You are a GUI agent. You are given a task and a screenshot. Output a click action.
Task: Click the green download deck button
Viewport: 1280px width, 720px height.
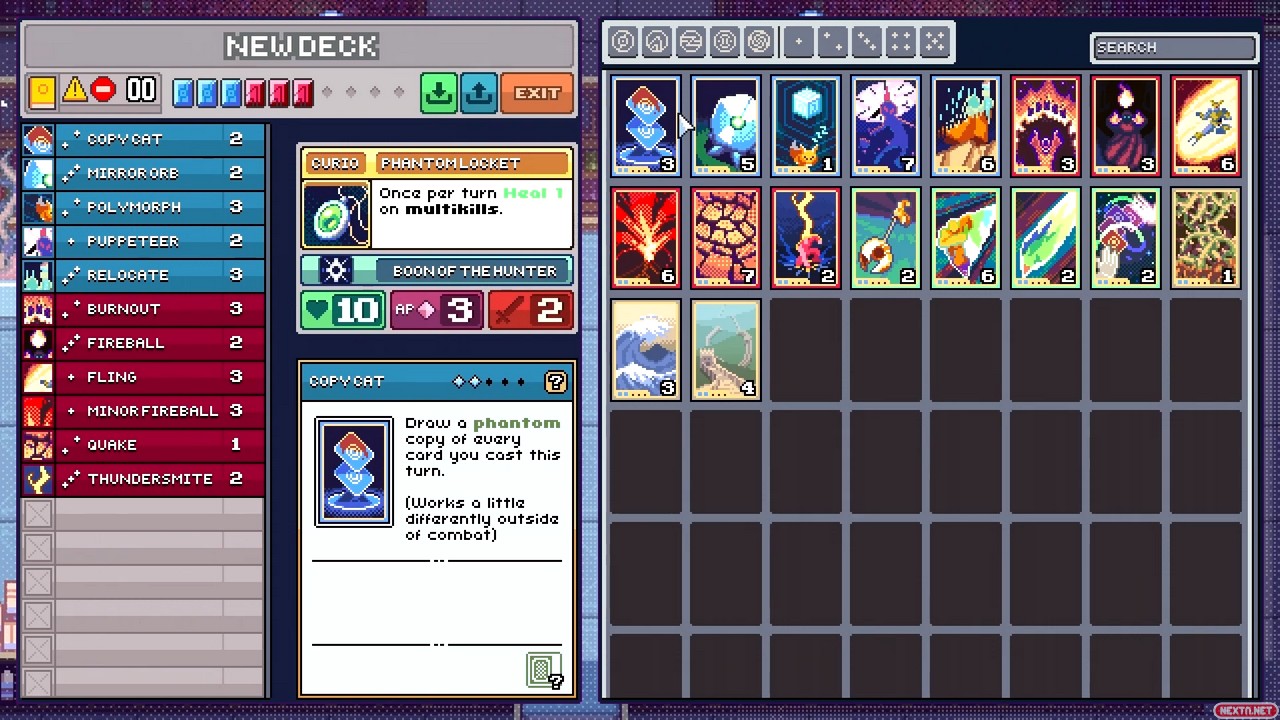tap(438, 93)
